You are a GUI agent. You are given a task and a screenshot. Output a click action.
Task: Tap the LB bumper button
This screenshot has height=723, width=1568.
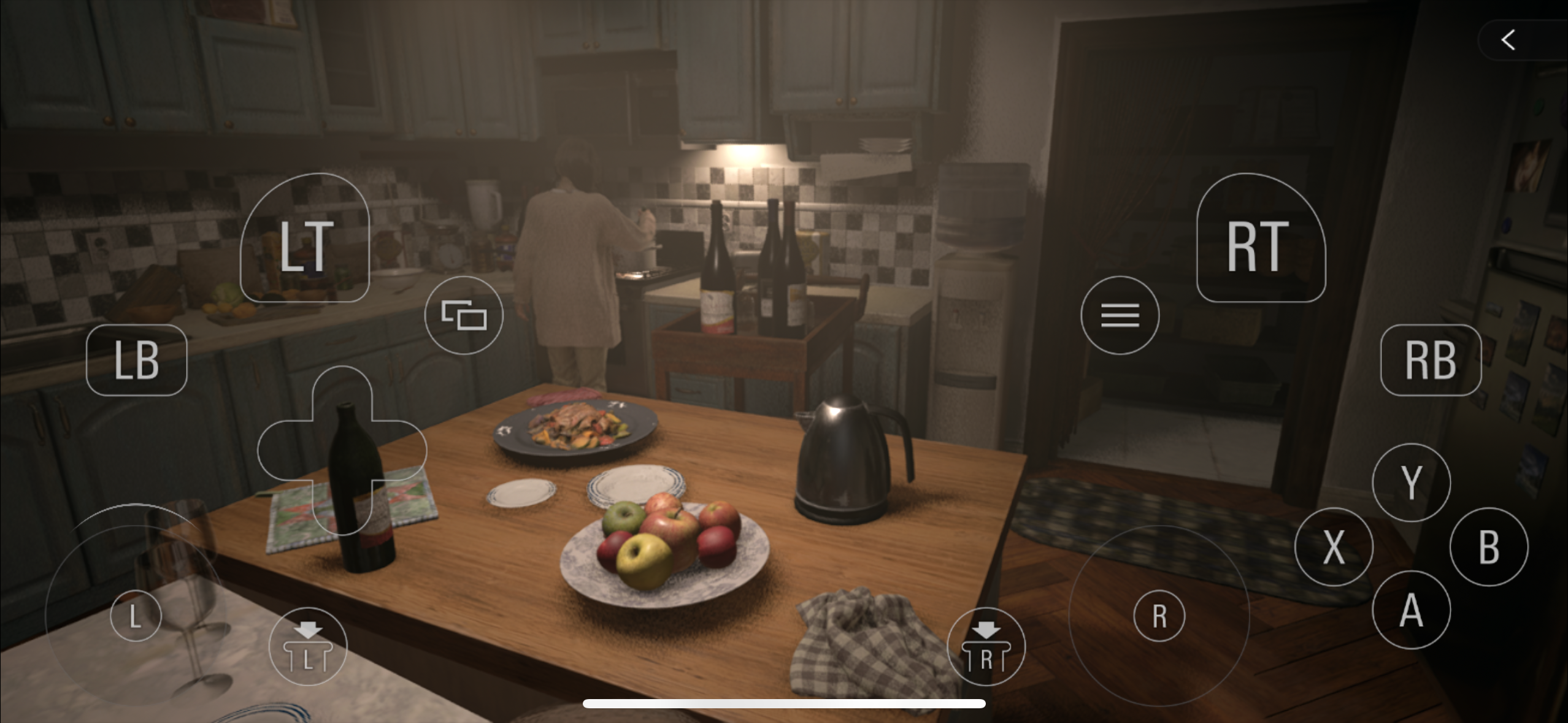tap(136, 359)
